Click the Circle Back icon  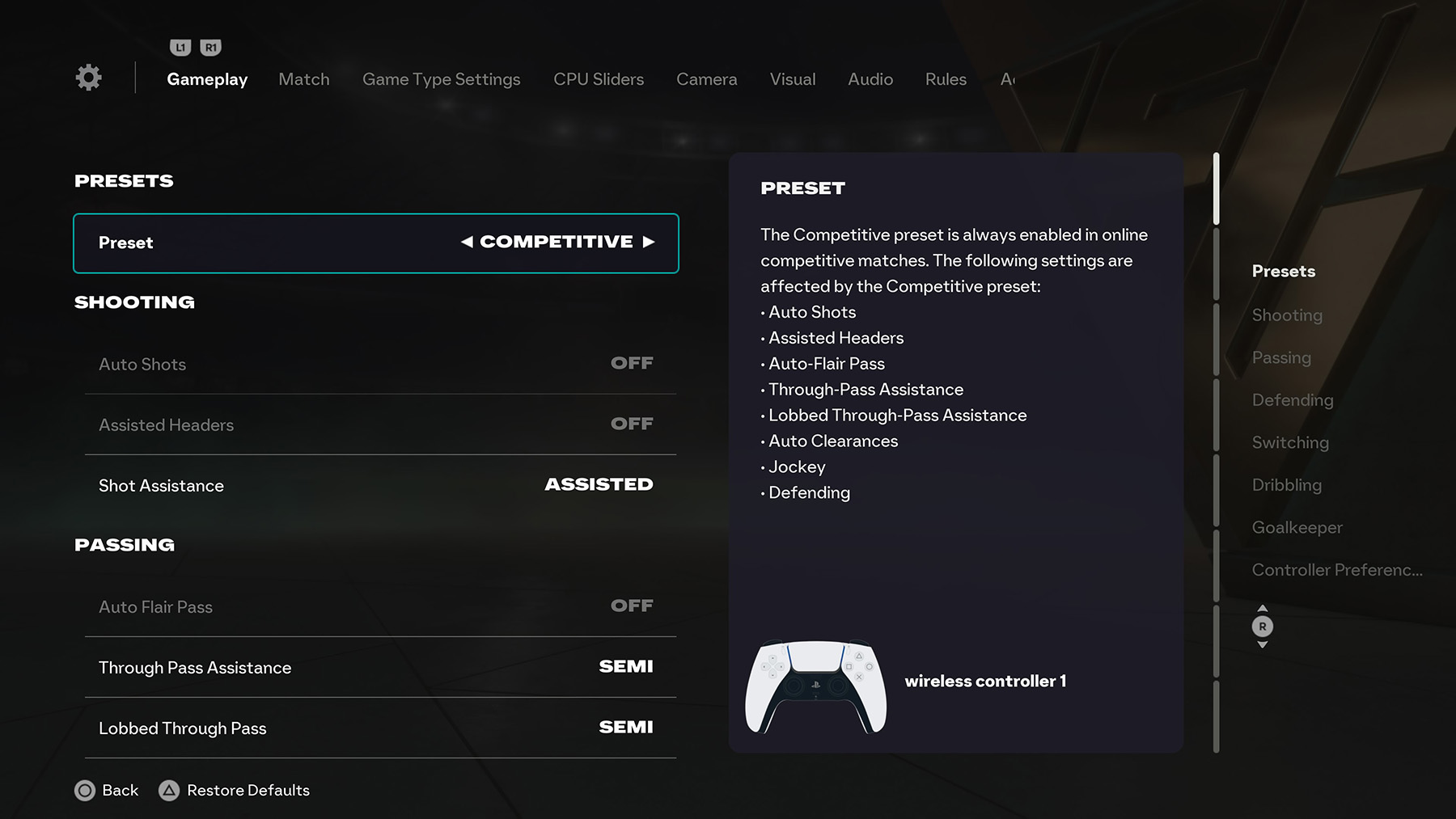tap(86, 790)
